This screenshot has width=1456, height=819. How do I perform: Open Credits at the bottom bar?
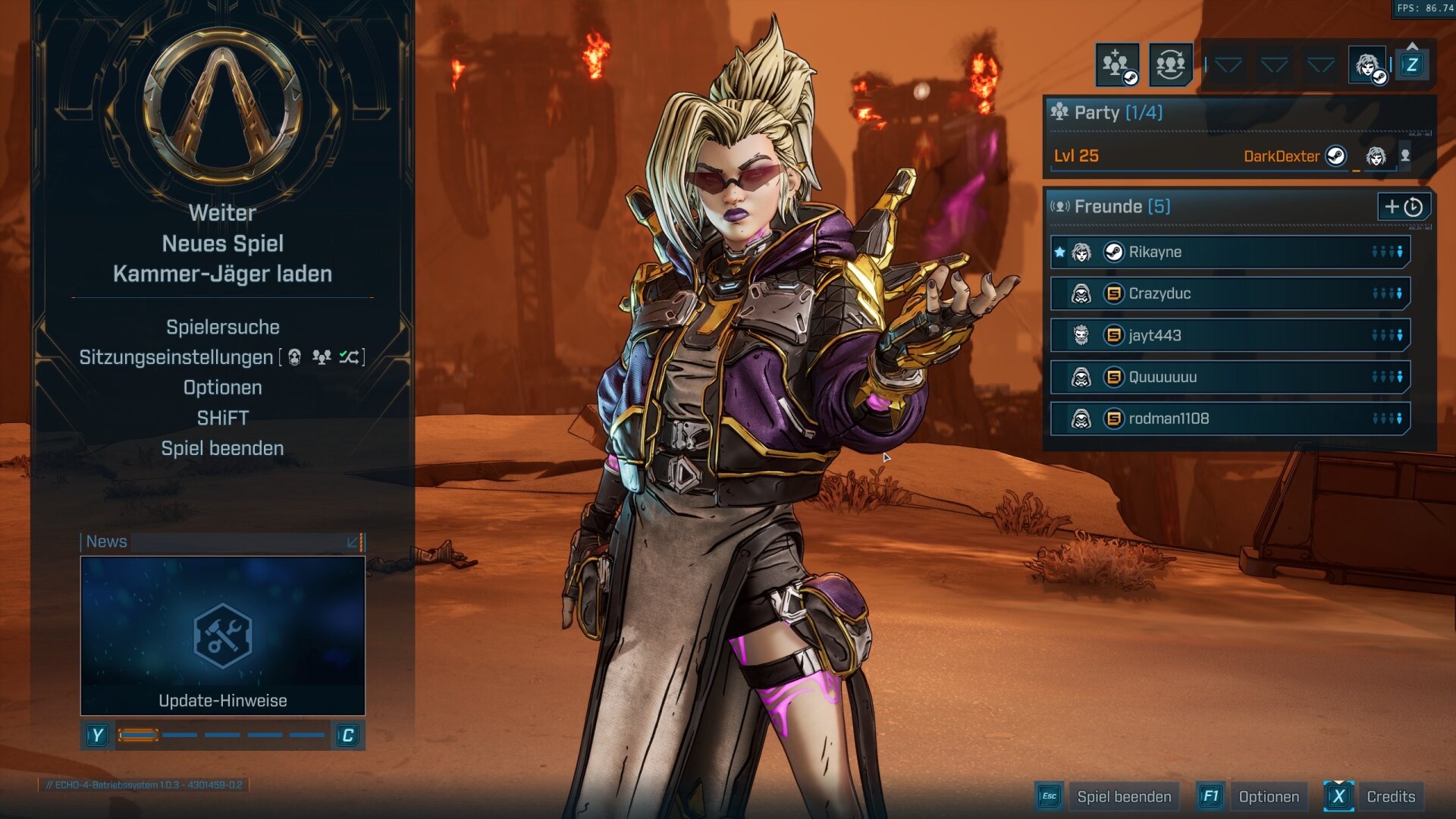(x=1390, y=796)
